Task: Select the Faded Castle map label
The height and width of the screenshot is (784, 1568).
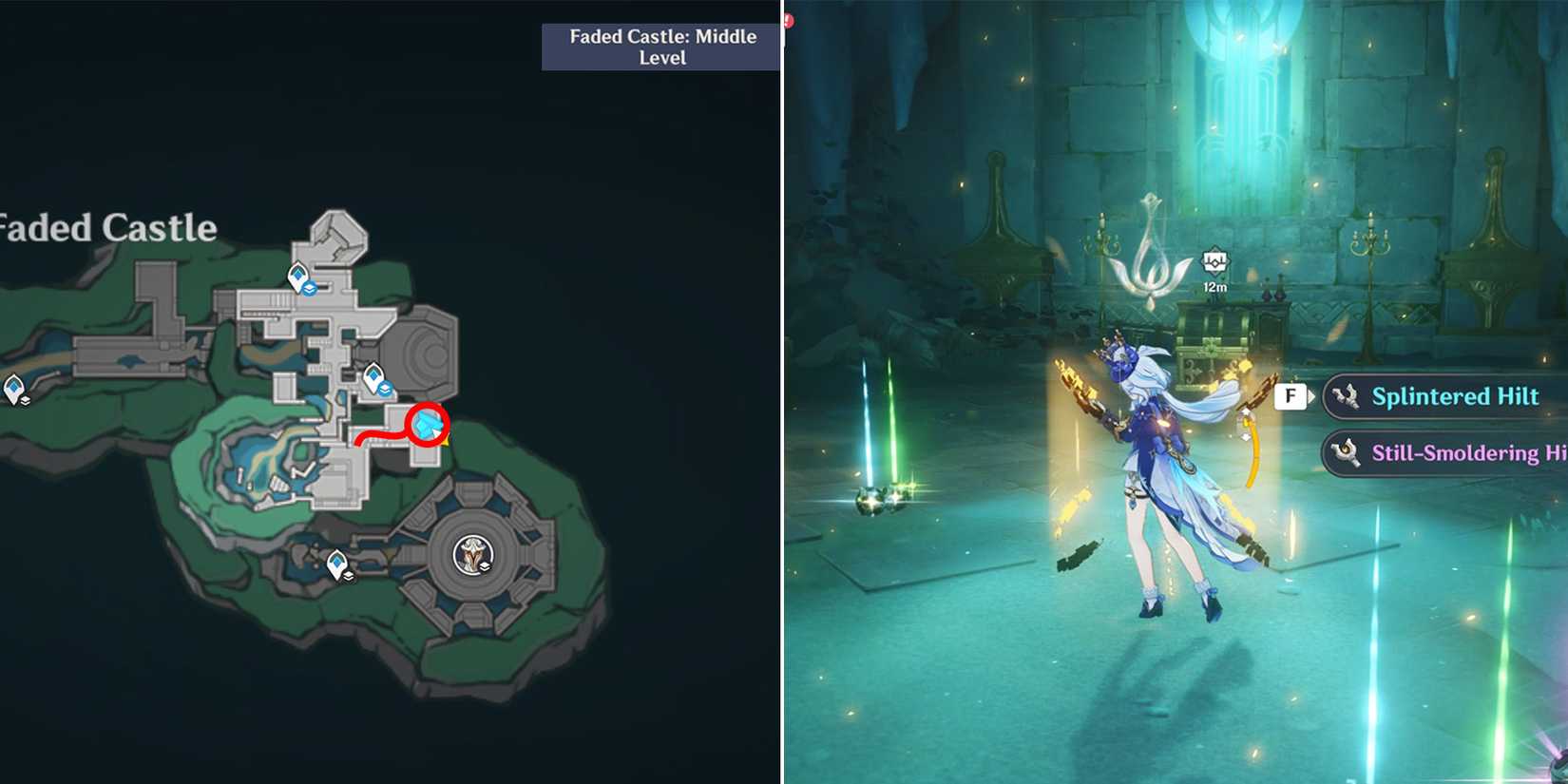Action: pos(107,228)
